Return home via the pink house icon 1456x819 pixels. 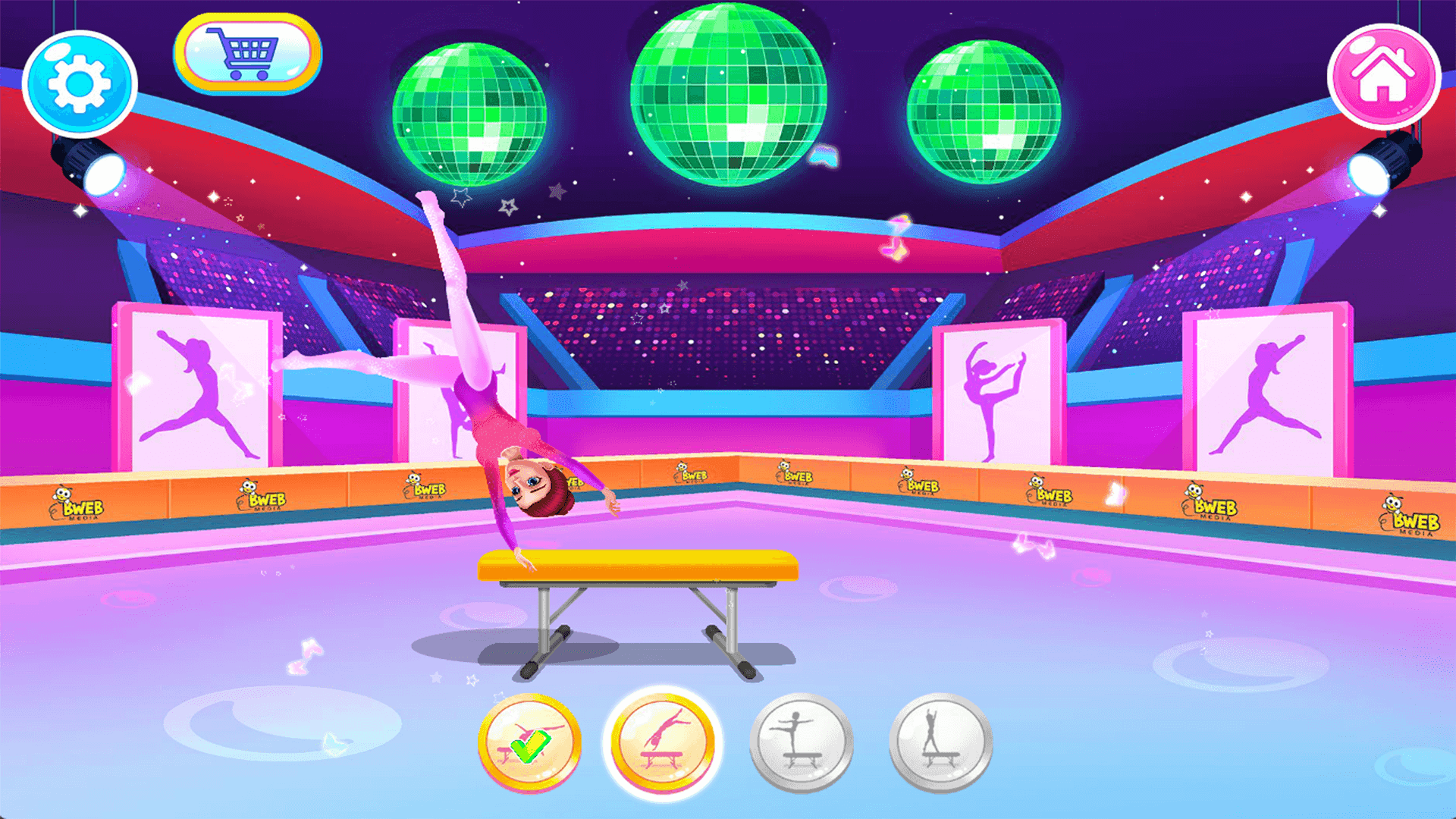pyautogui.click(x=1385, y=76)
